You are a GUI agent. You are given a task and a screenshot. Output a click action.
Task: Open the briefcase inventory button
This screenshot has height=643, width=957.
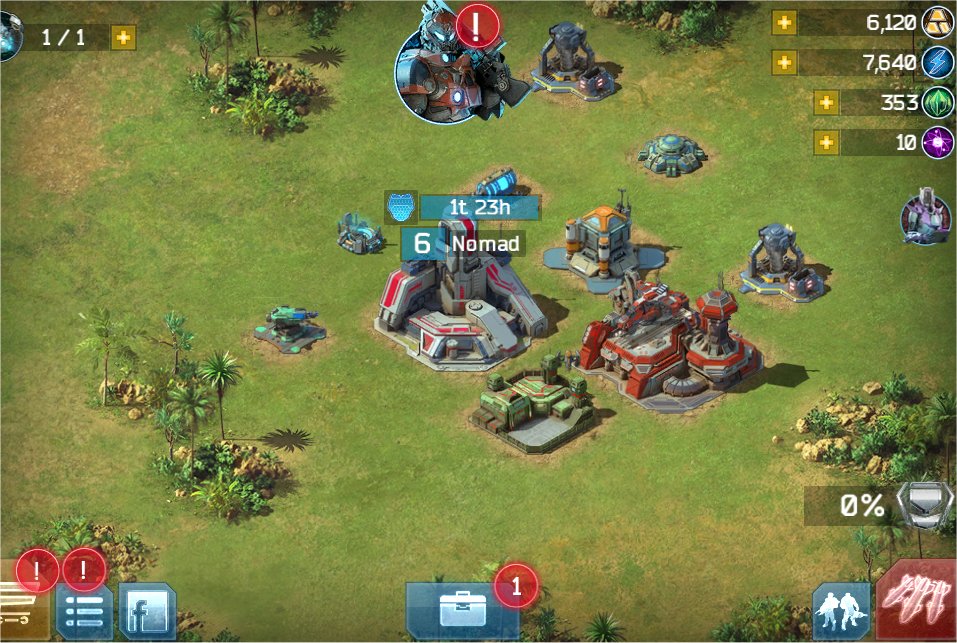point(462,610)
